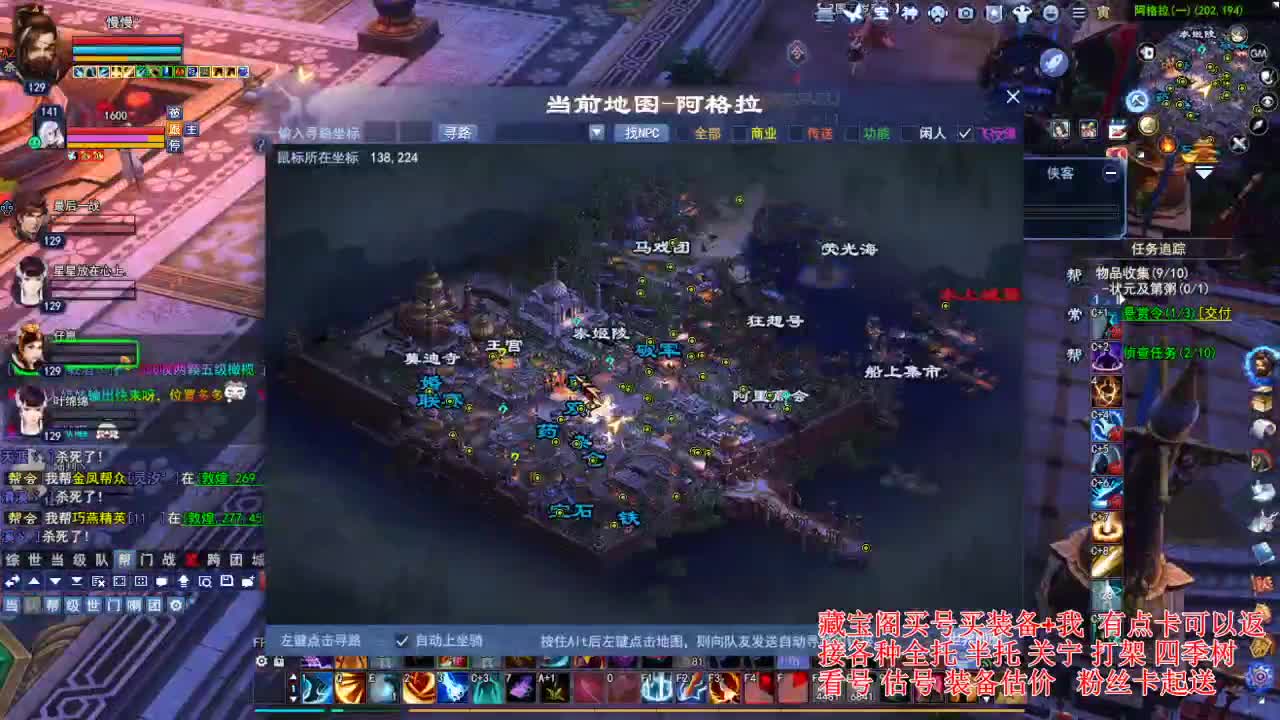The height and width of the screenshot is (720, 1280).
Task: Switch to the 帮 chat tab
Action: [x=122, y=560]
